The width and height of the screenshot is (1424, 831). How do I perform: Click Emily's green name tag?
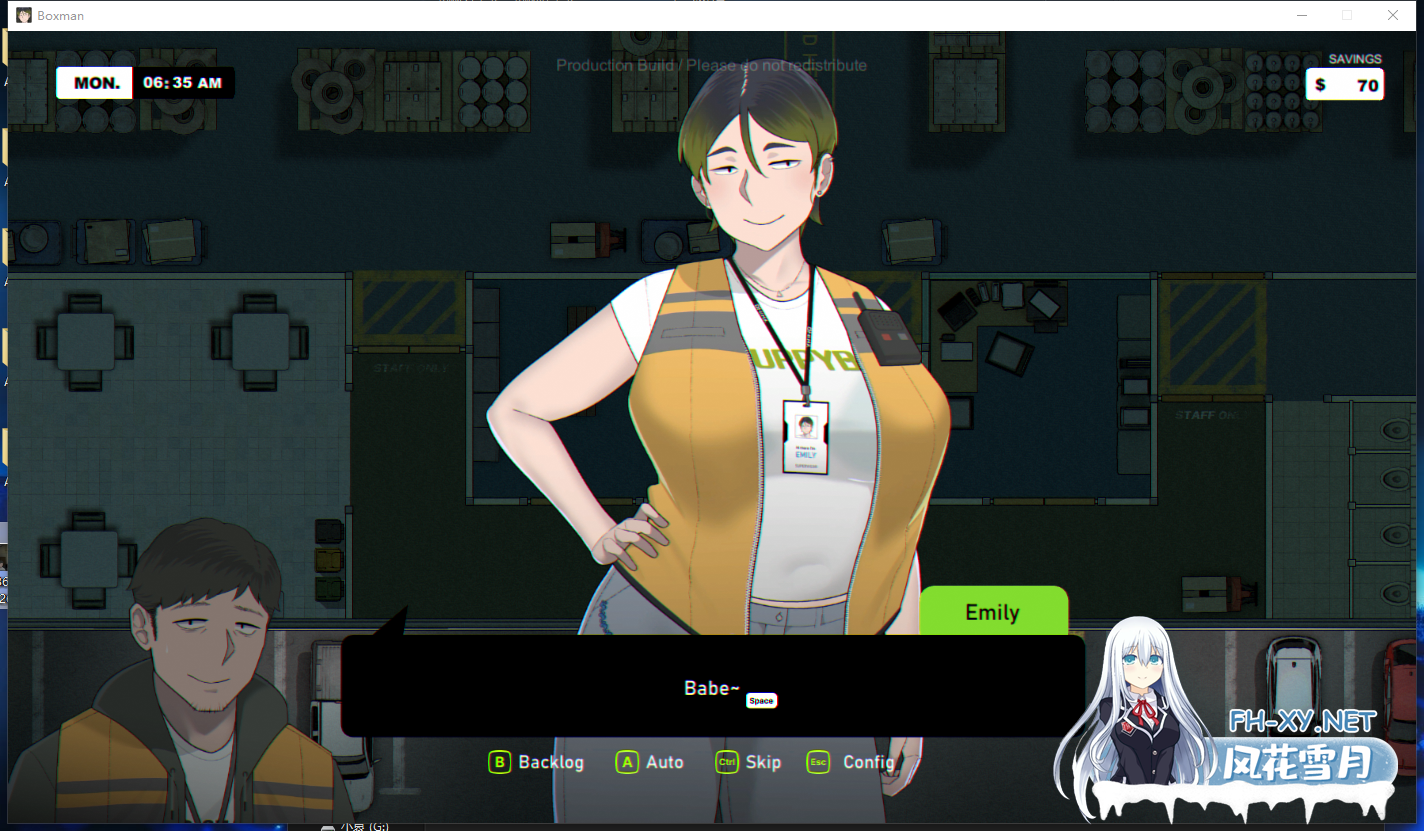tap(993, 611)
